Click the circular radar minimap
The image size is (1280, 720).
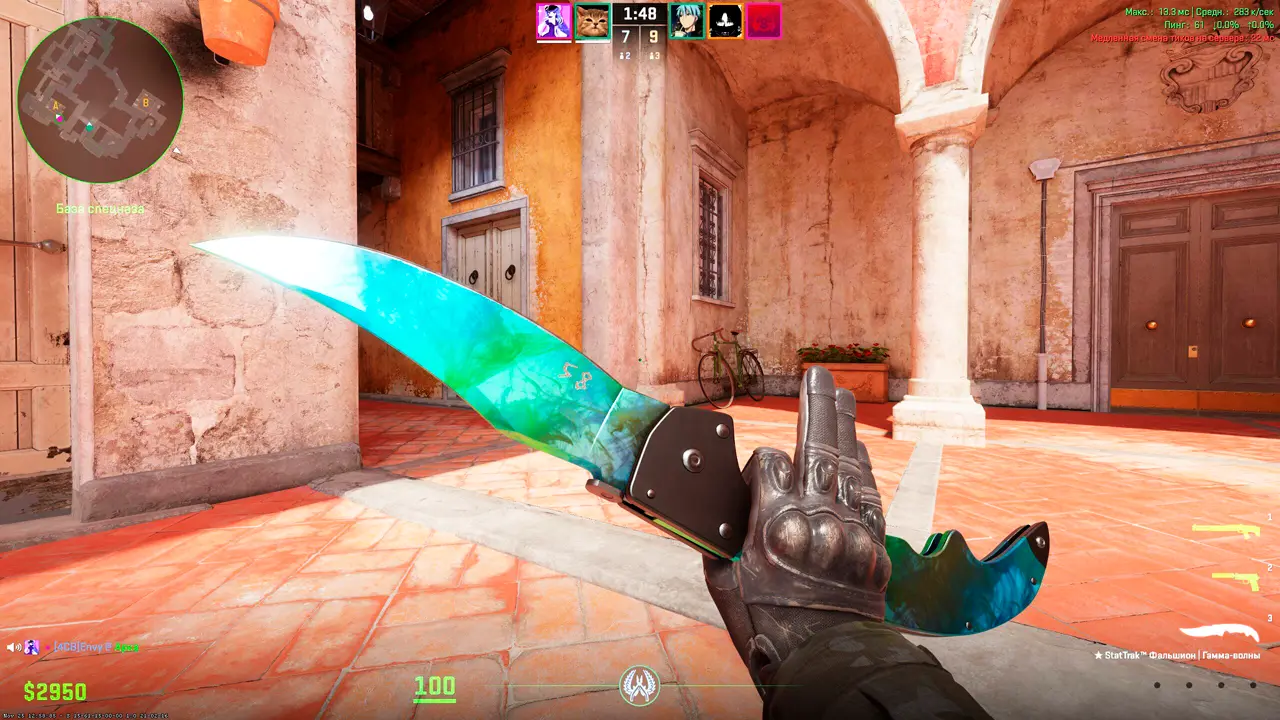(x=100, y=100)
